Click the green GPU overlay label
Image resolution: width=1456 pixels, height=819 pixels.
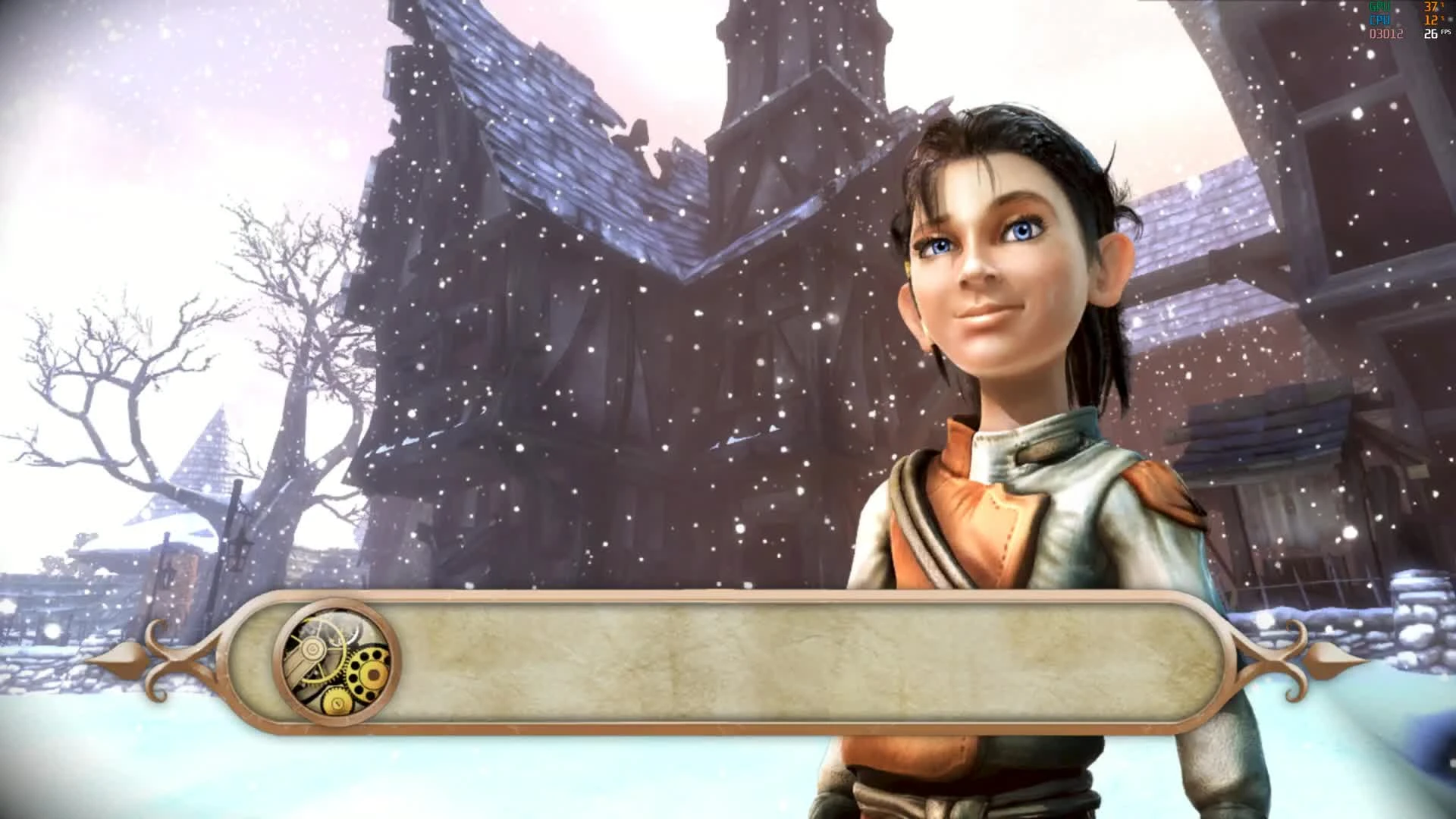[1379, 6]
